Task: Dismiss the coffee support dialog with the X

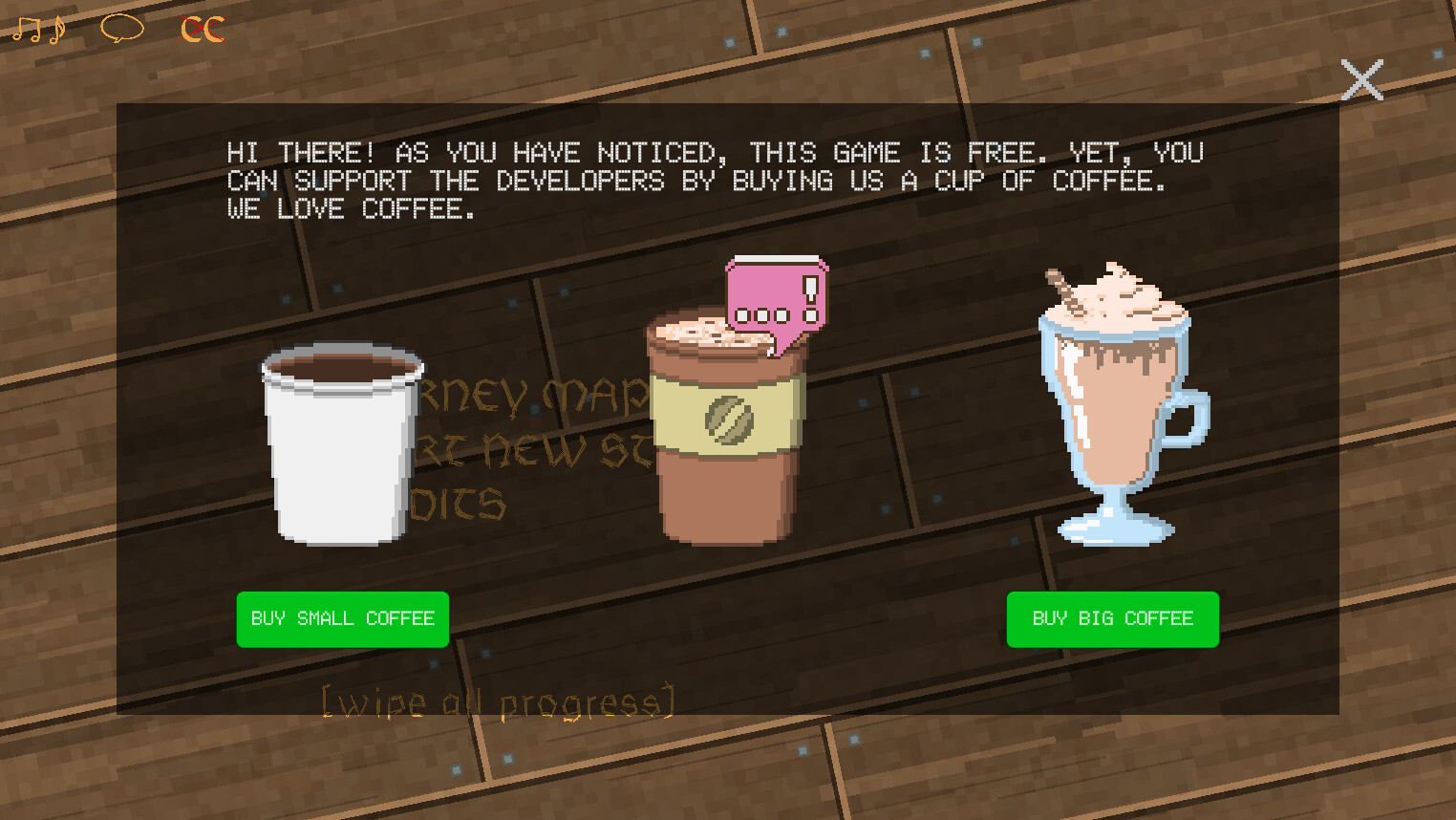Action: [1361, 80]
